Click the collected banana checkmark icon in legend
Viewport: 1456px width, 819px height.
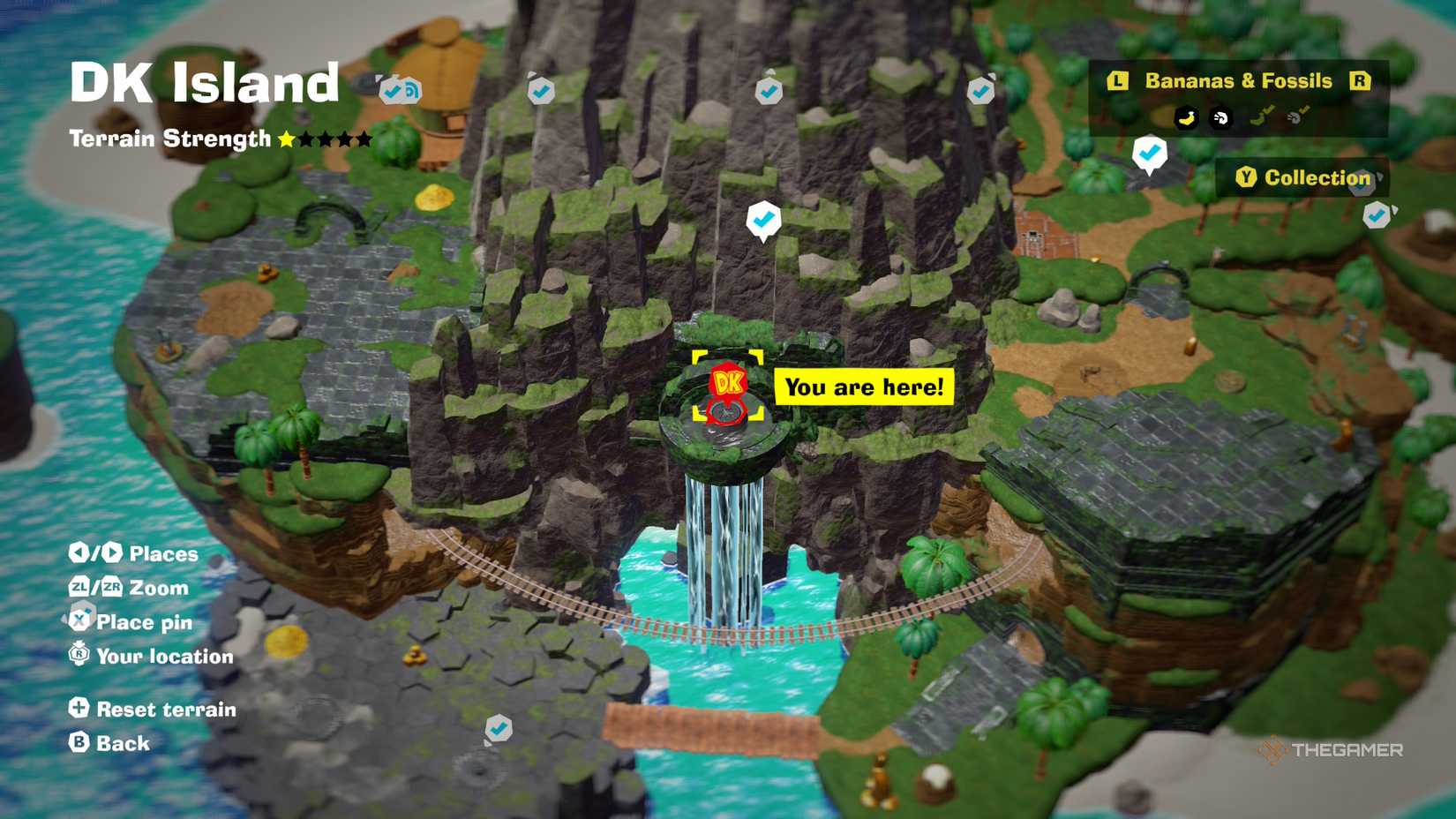point(1261,115)
